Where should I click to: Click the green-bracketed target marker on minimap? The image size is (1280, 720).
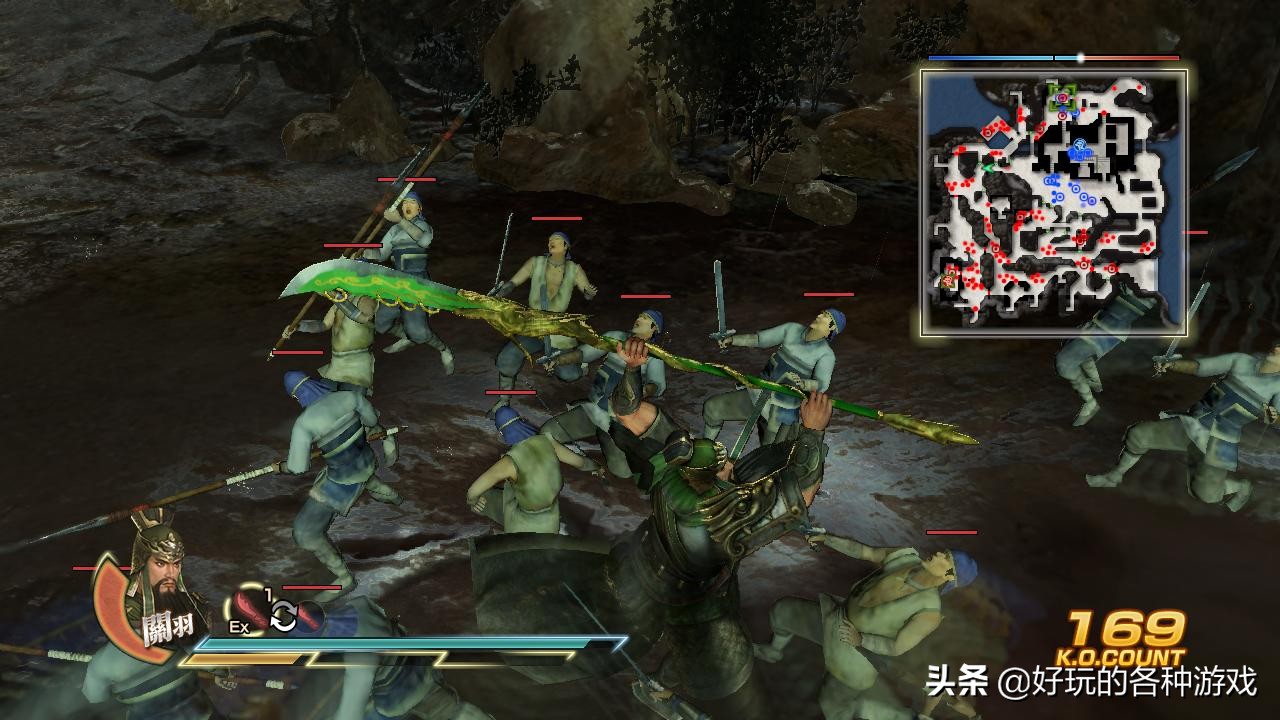[1062, 97]
